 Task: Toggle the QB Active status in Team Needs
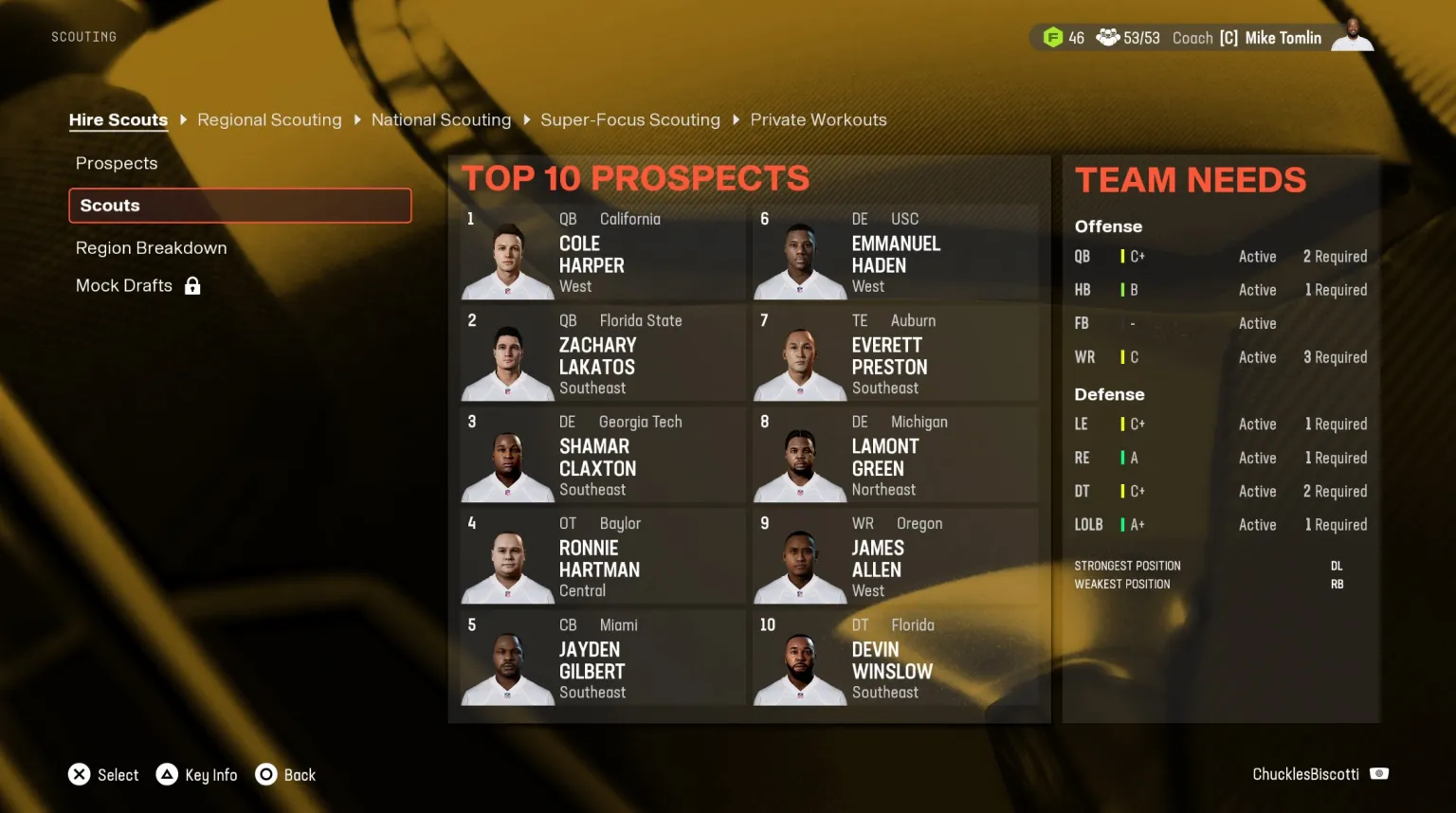pos(1257,256)
